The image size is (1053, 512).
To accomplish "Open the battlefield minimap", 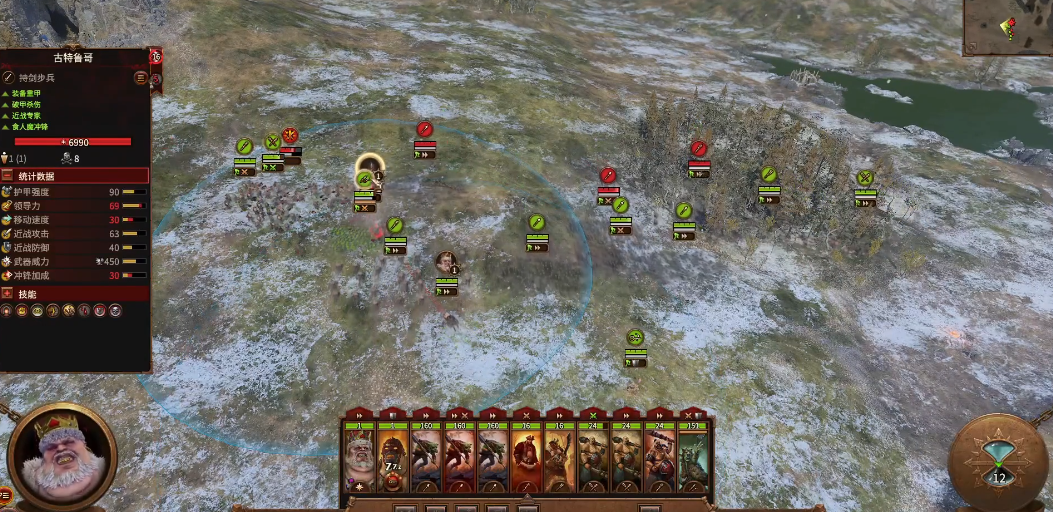I will (x=1007, y=27).
